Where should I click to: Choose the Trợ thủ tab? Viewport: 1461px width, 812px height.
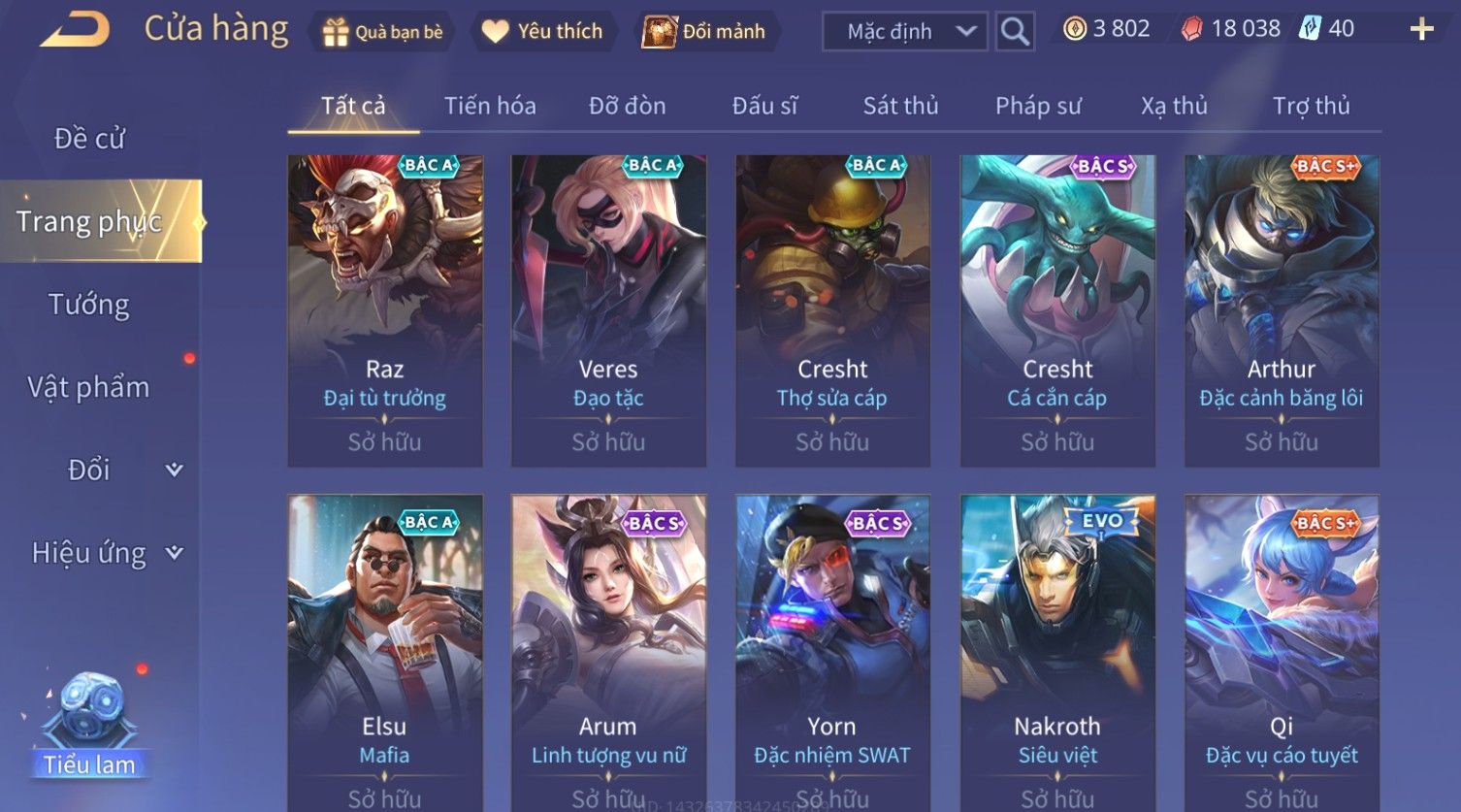pyautogui.click(x=1311, y=106)
